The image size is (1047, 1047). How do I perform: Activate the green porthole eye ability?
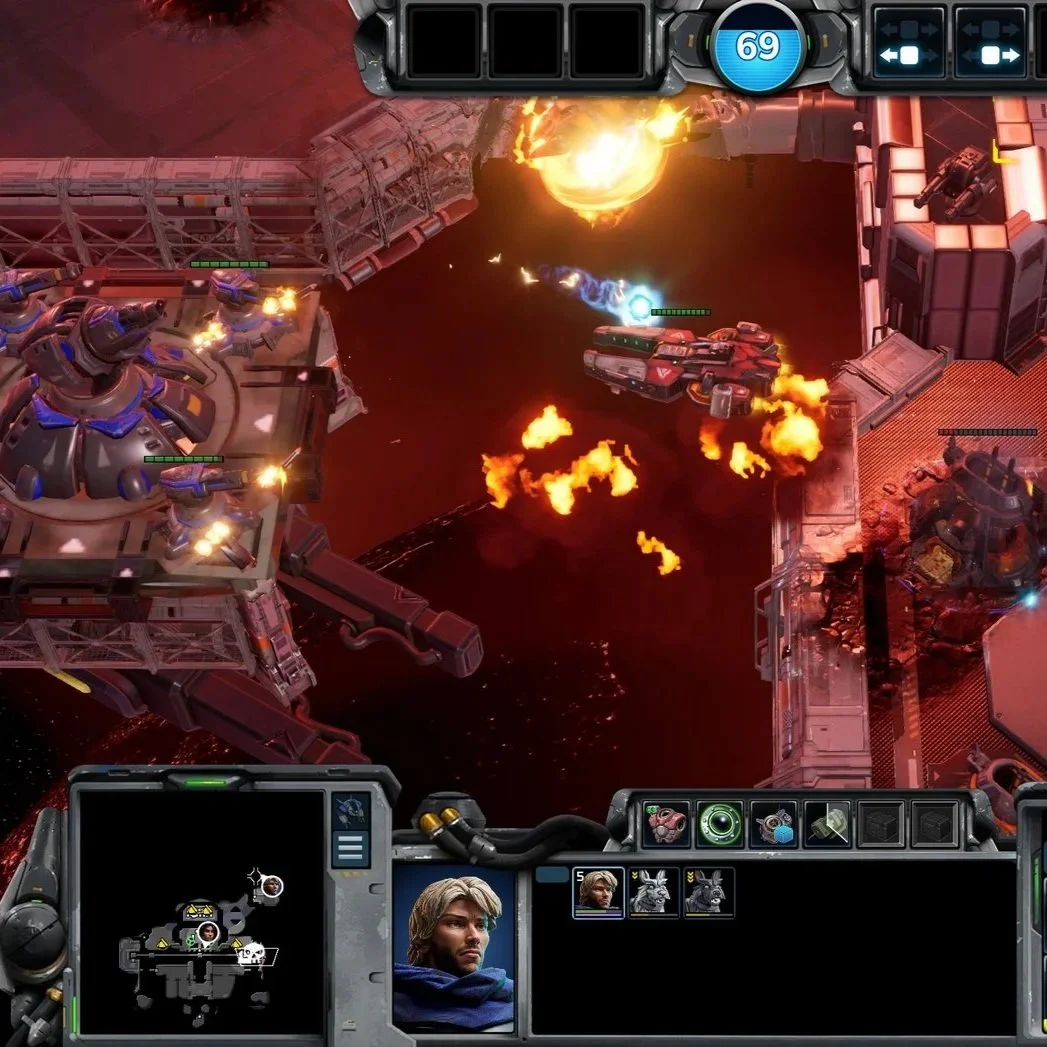[720, 825]
